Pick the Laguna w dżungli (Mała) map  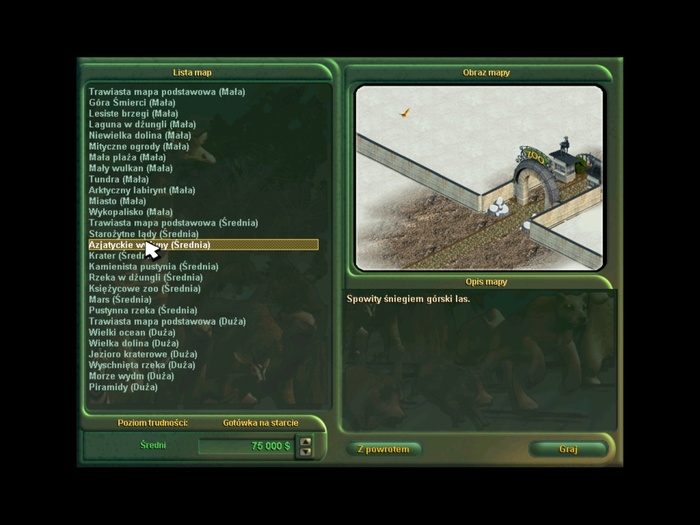pos(142,125)
